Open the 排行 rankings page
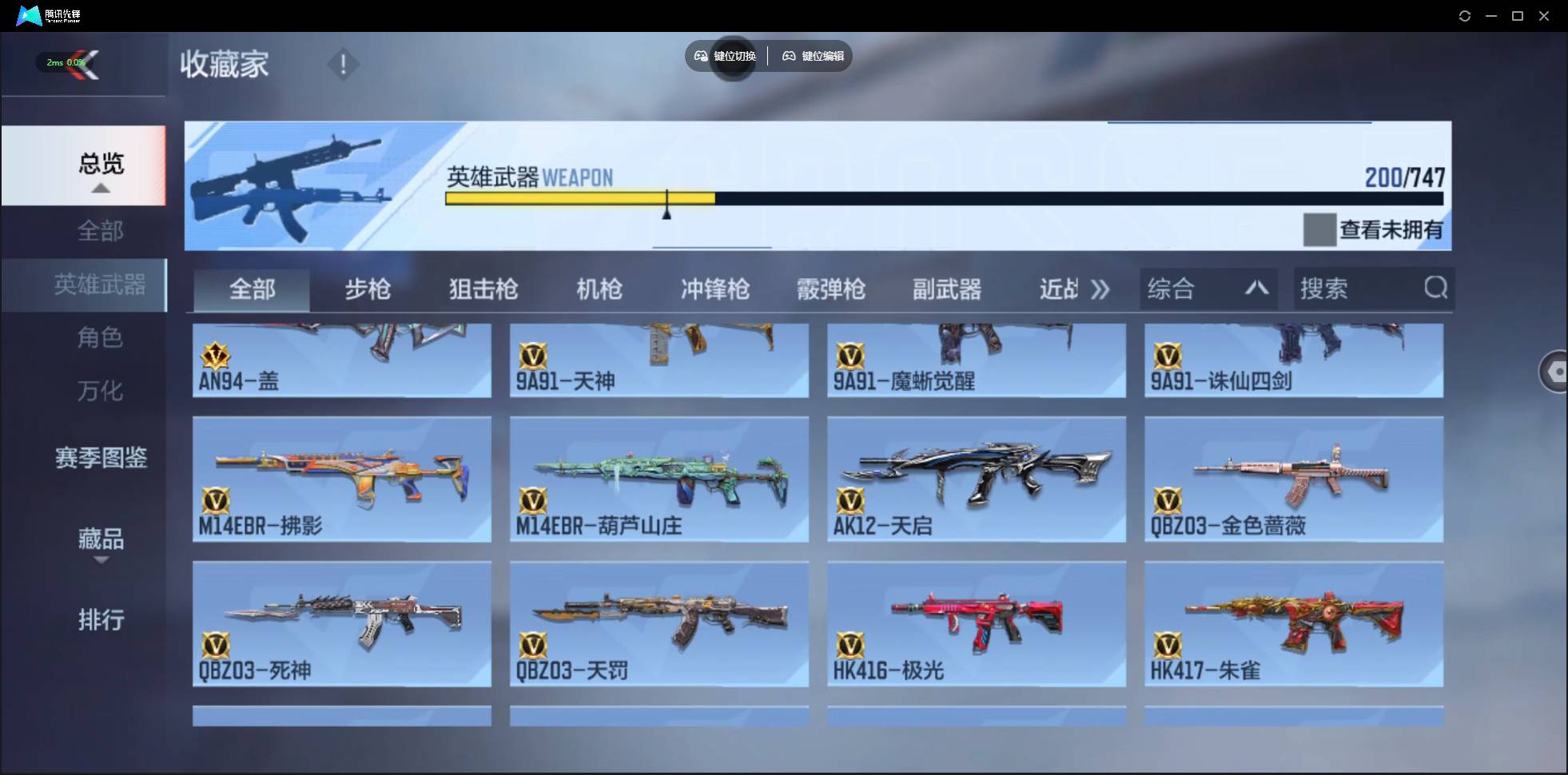This screenshot has width=1568, height=775. (101, 622)
